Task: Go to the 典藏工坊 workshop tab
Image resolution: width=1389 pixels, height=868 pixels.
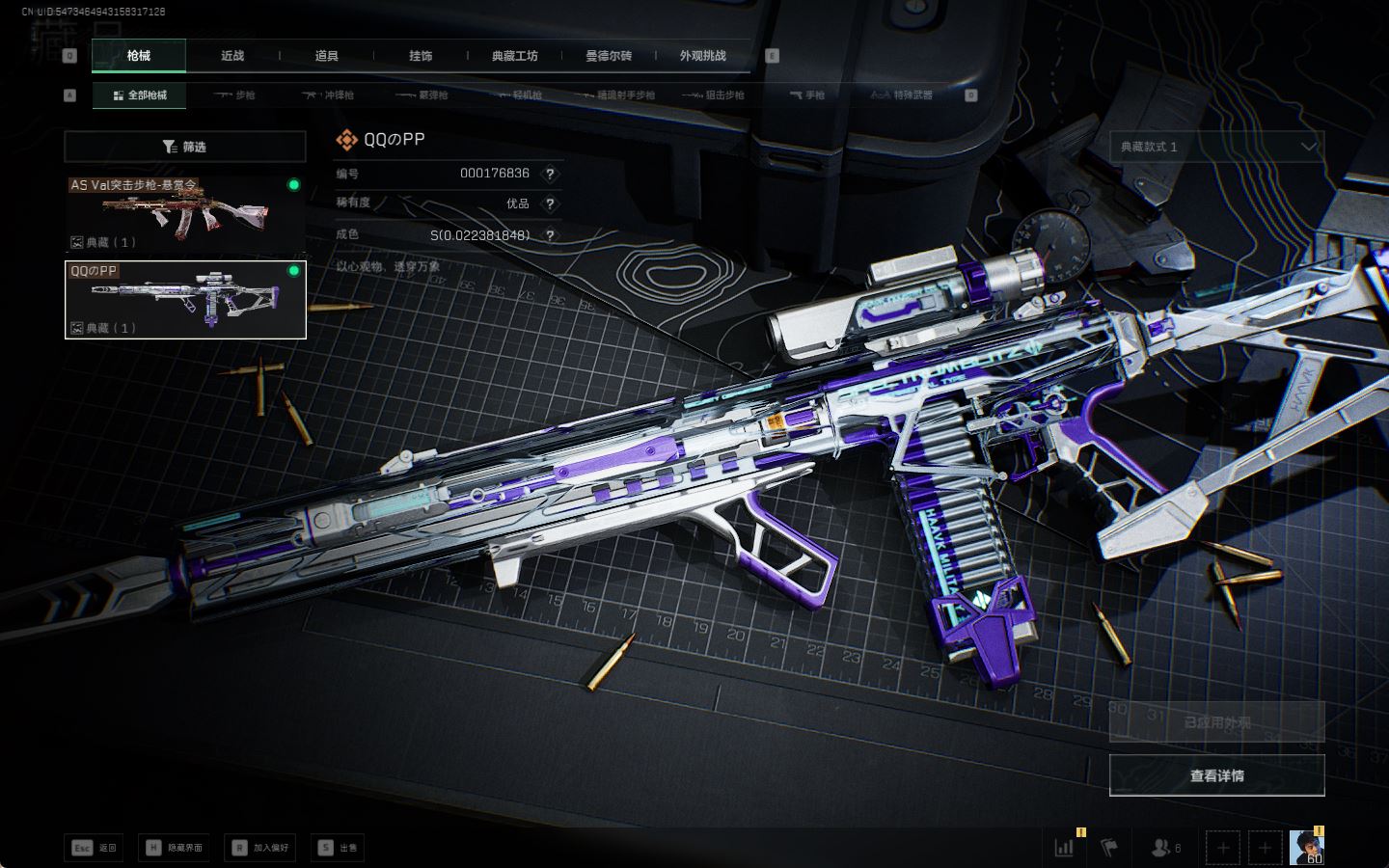Action: [514, 56]
